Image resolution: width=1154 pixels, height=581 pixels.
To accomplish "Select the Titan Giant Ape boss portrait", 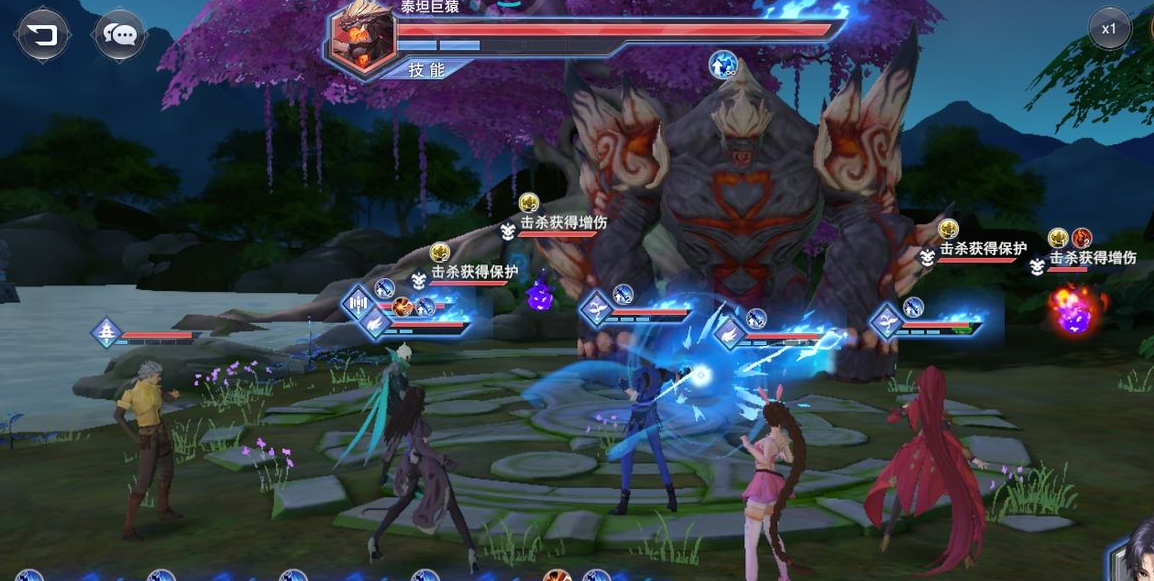I will coord(361,36).
